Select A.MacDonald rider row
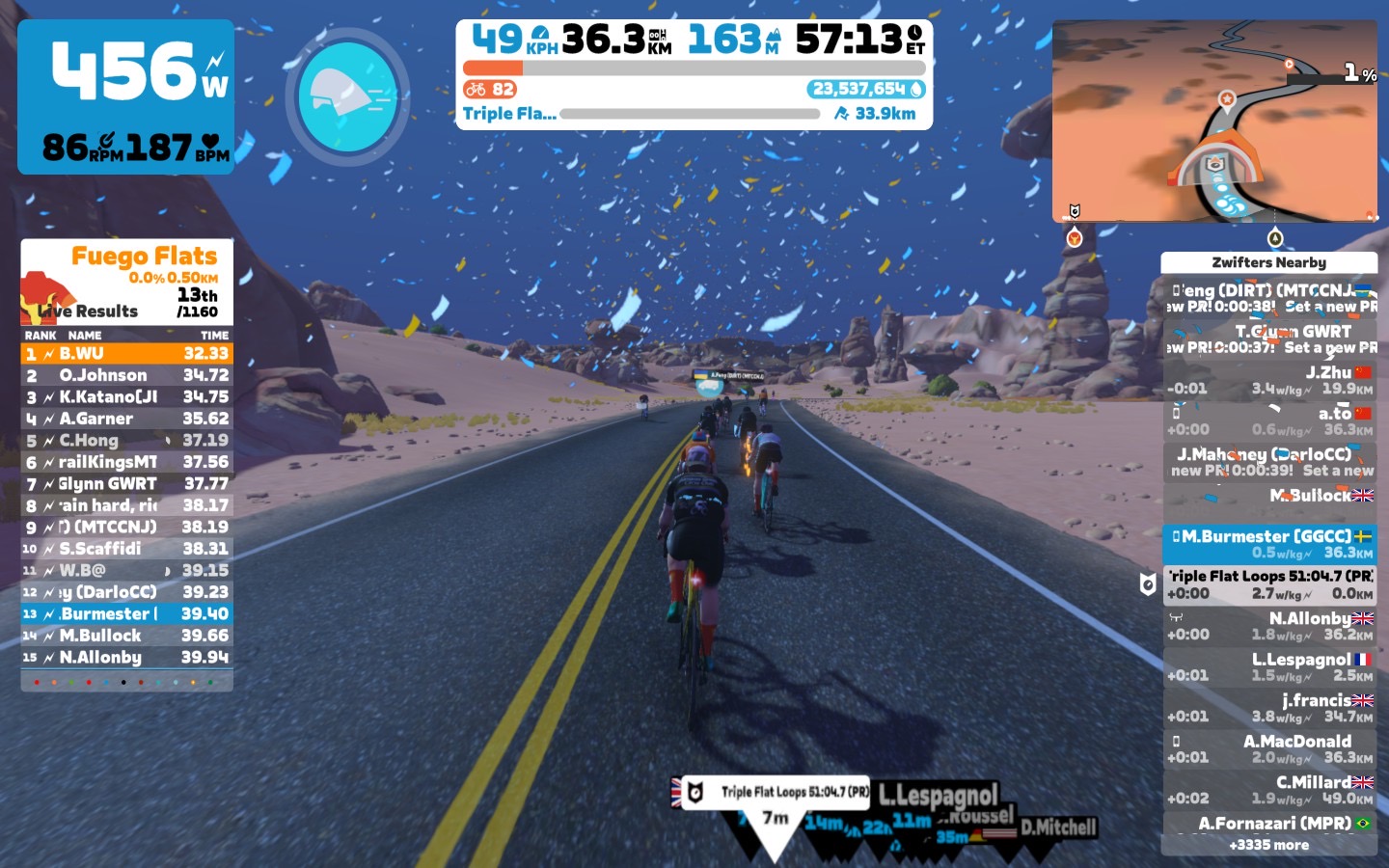 pyautogui.click(x=1269, y=749)
